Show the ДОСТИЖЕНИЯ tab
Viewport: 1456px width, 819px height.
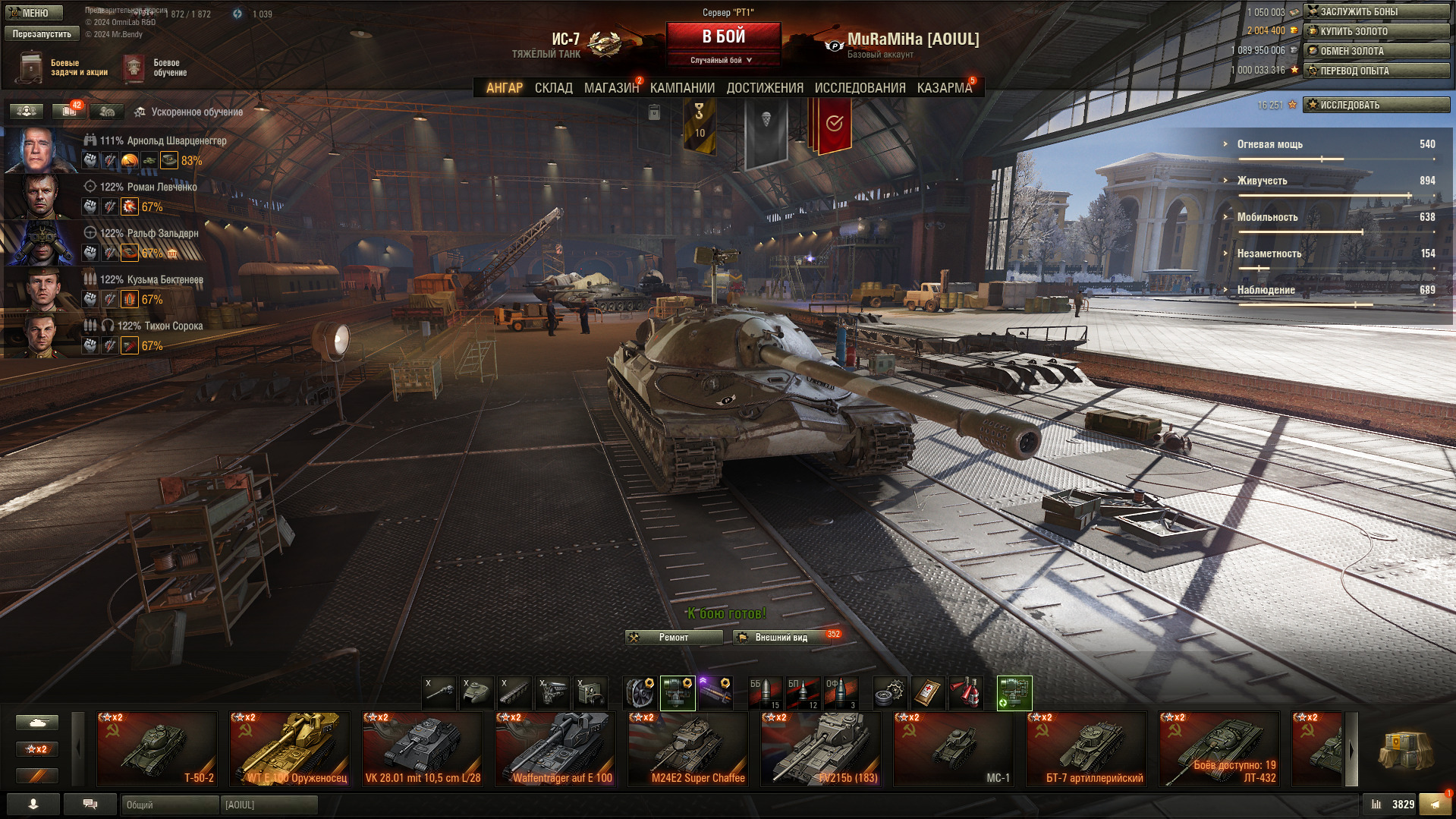[764, 88]
